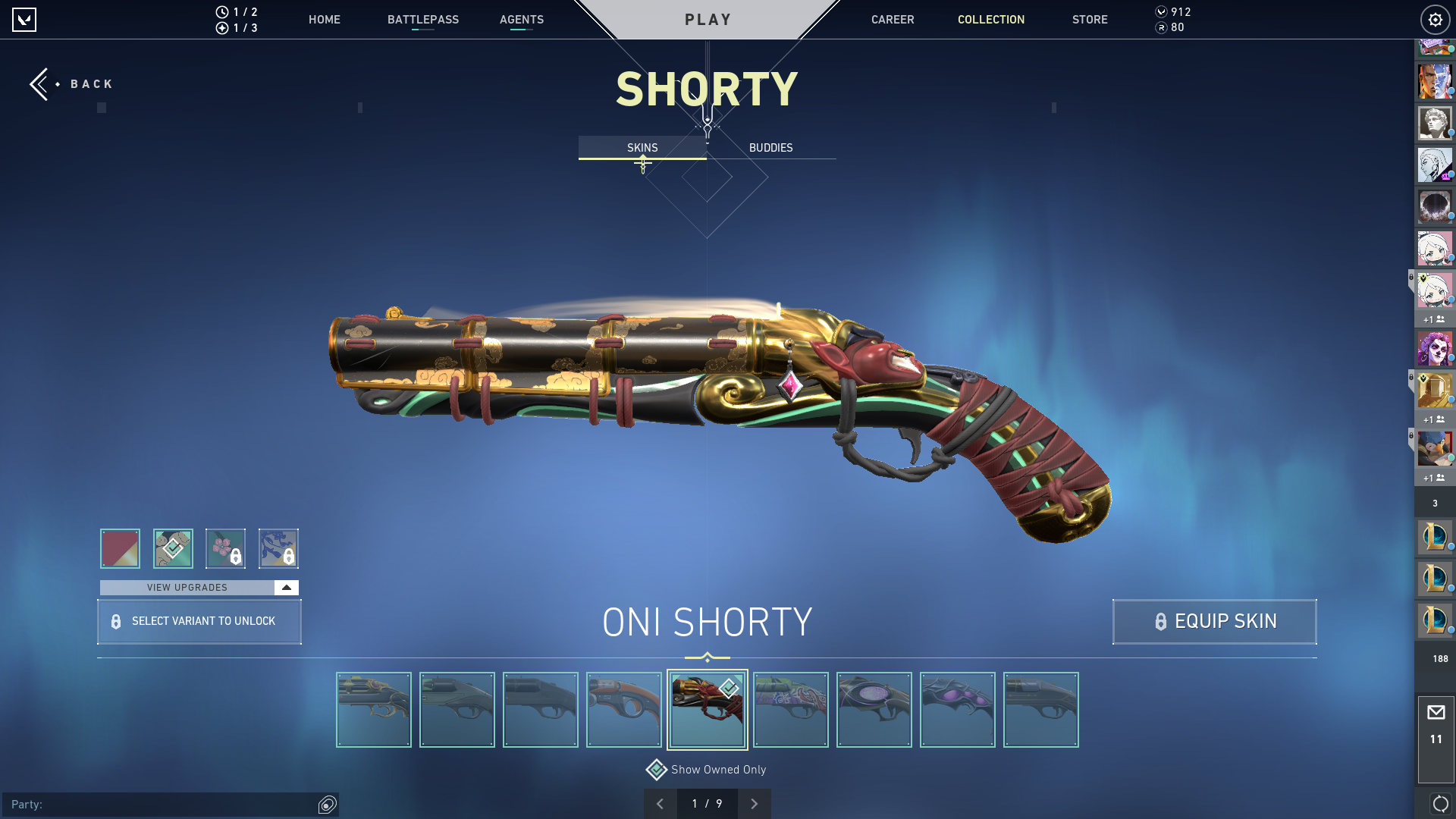Select the red and gold base variant swatch

pos(120,548)
